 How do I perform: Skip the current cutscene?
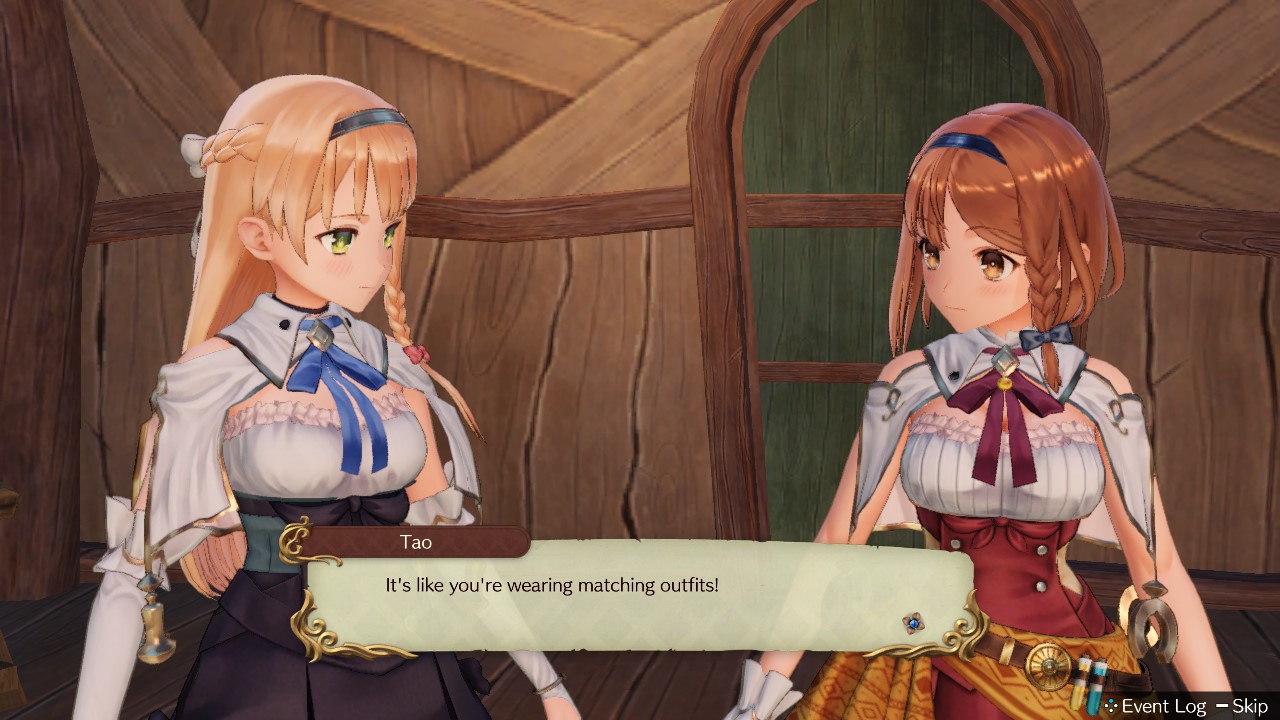(1252, 705)
